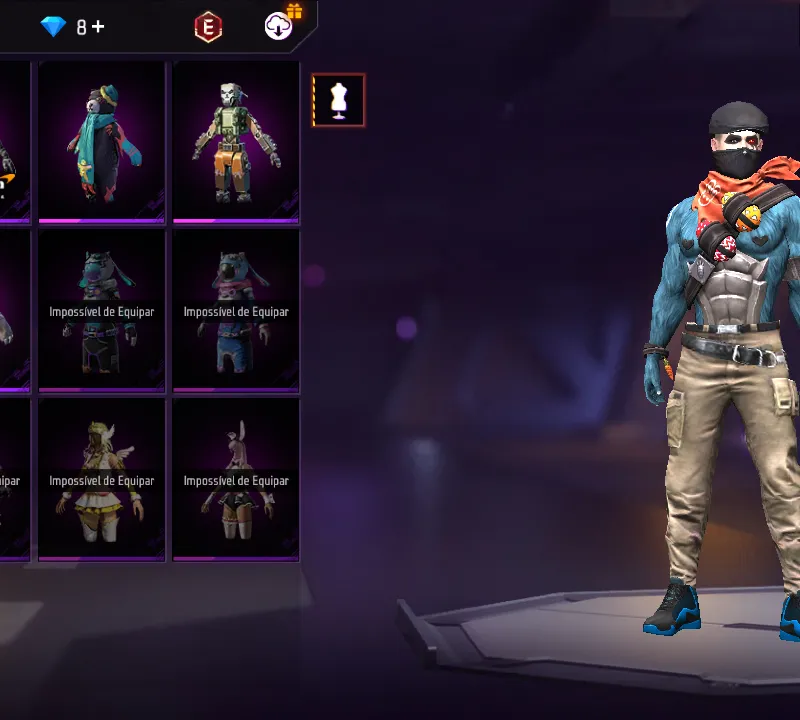The height and width of the screenshot is (720, 800).
Task: Choose the skull-masked armored outfit tile
Action: [236, 141]
